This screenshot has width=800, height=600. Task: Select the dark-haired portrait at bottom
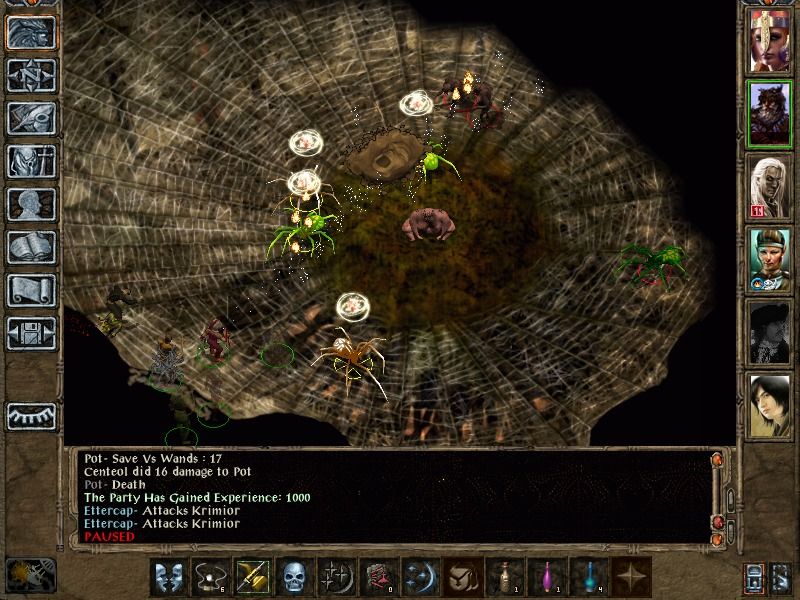point(770,406)
